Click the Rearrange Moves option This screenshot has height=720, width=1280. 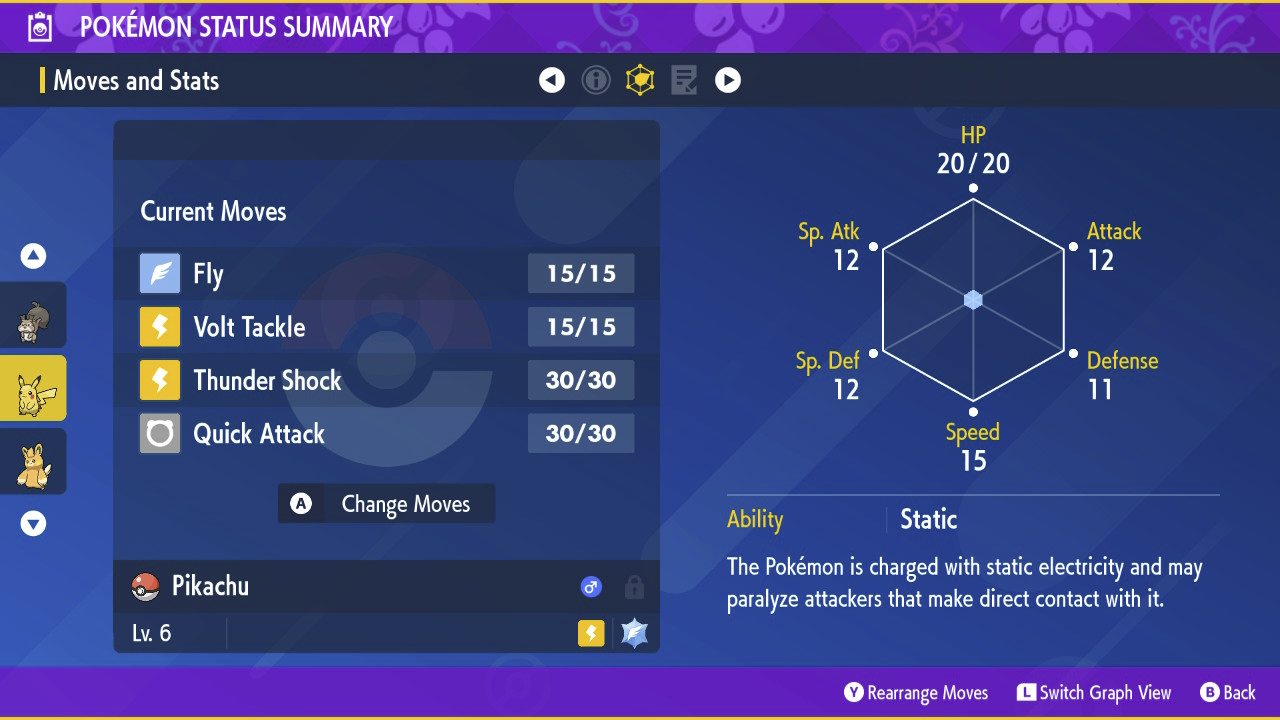(916, 692)
